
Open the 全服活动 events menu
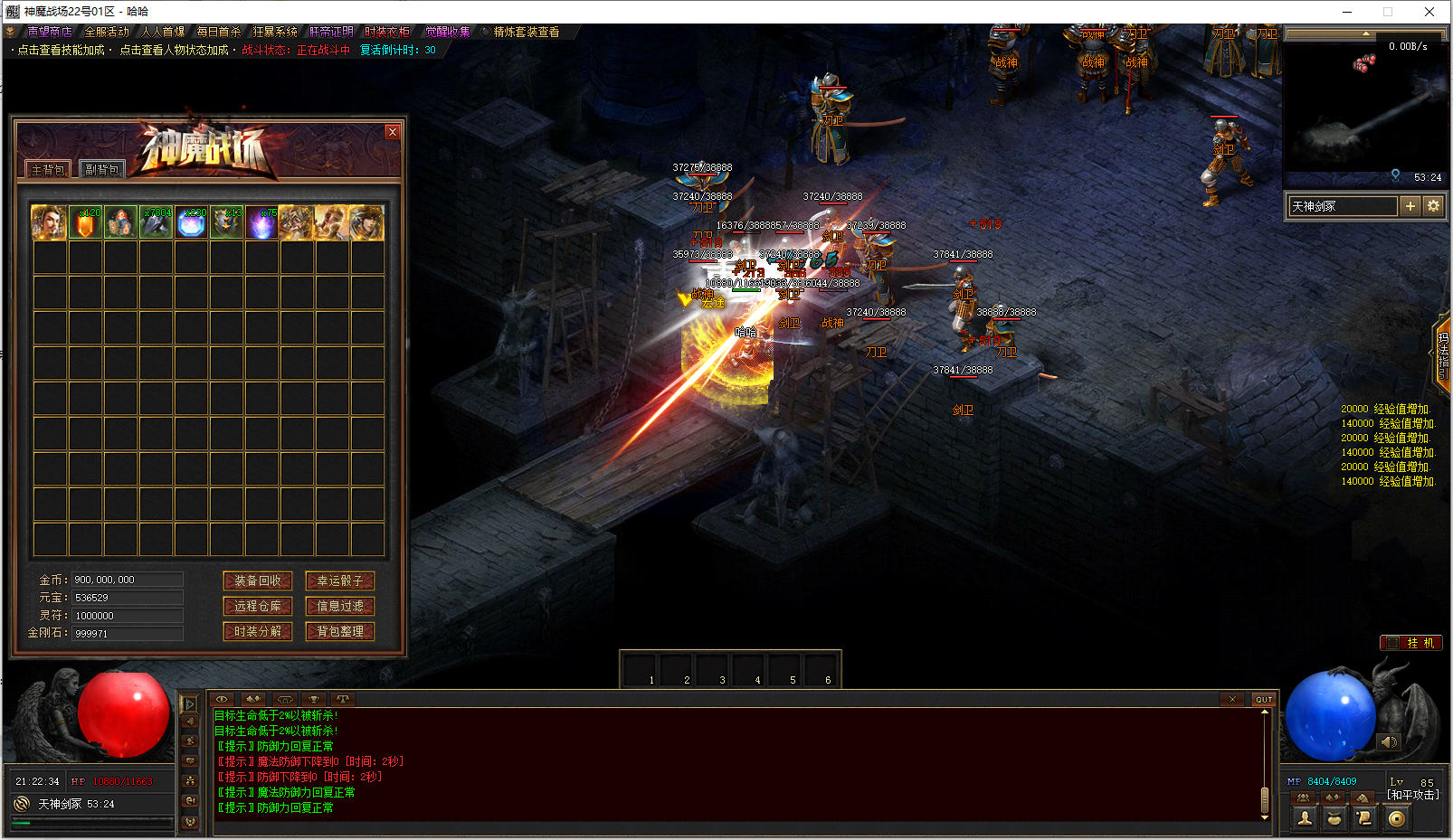click(107, 32)
